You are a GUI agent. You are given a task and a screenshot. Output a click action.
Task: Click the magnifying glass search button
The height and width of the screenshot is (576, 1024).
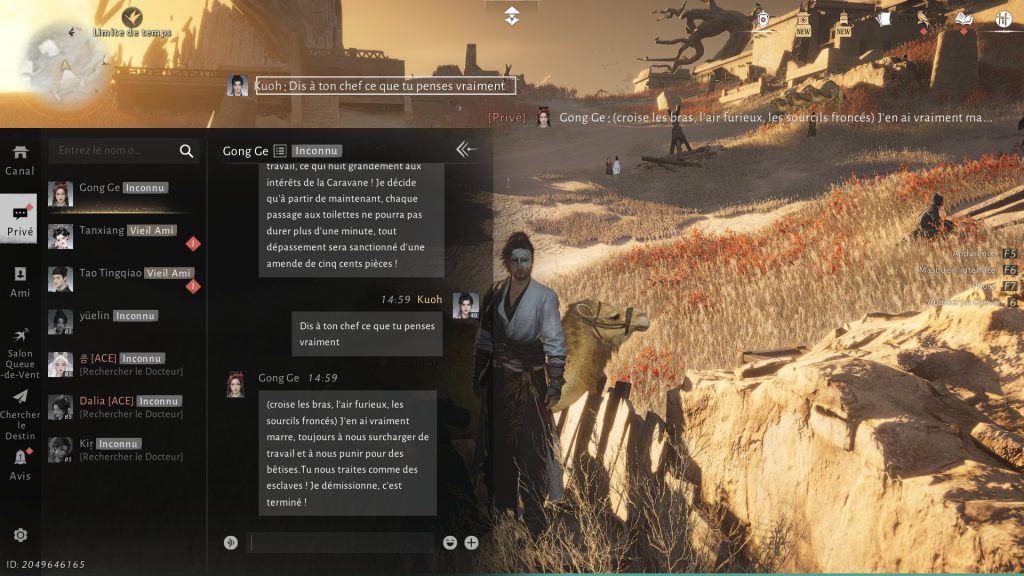(186, 151)
